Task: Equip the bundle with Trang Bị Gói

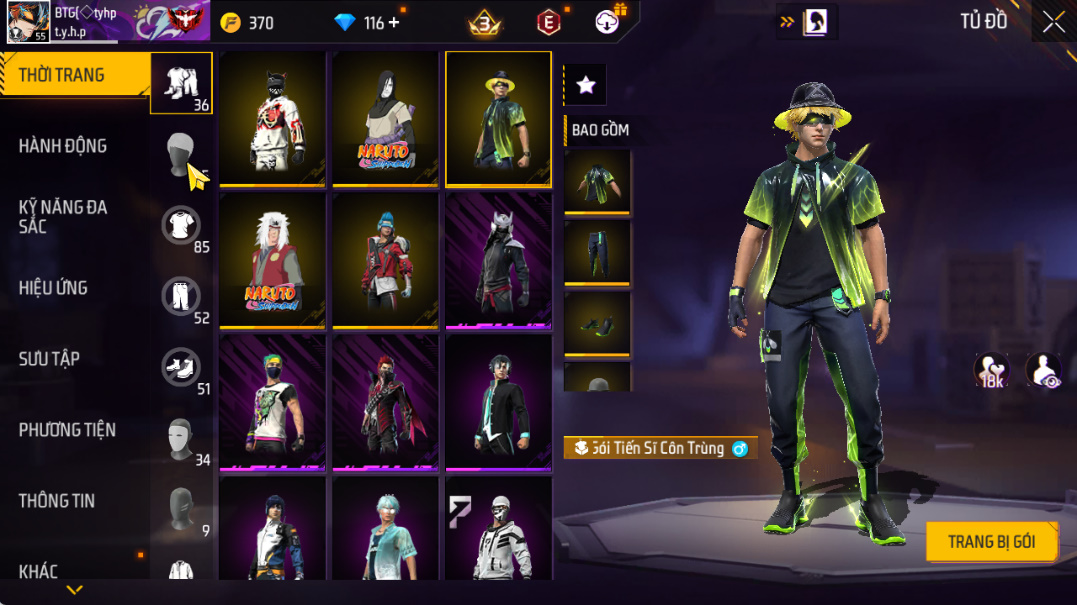Action: click(x=991, y=542)
